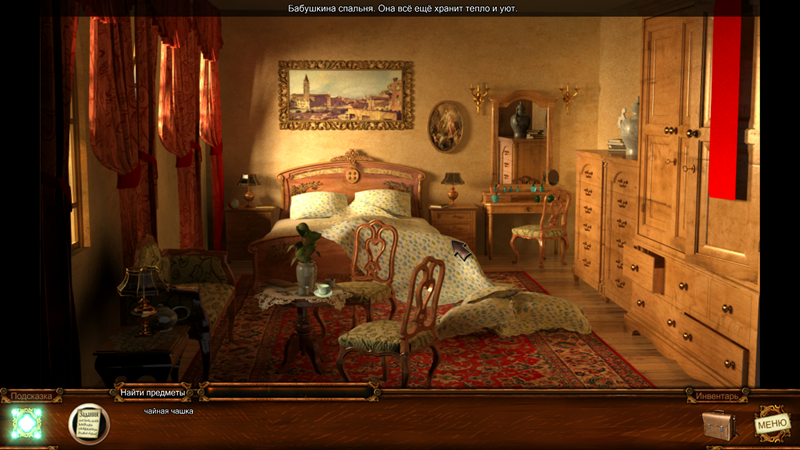Select the Найти предметы tab
Image resolution: width=800 pixels, height=450 pixels.
152,393
